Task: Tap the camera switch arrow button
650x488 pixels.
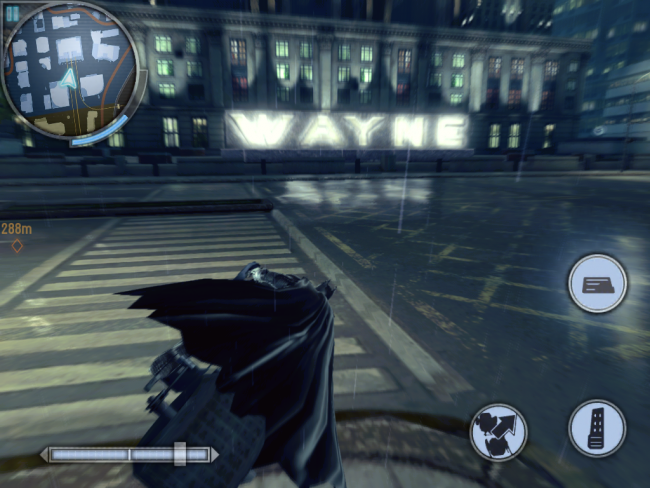Action: (498, 432)
